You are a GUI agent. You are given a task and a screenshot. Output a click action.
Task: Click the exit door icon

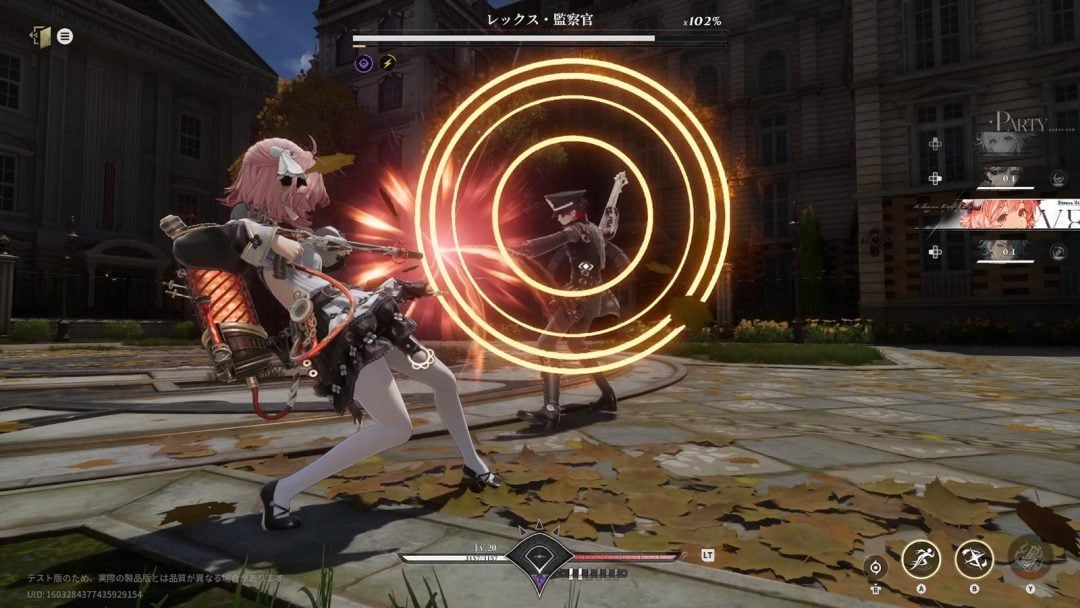(x=40, y=36)
